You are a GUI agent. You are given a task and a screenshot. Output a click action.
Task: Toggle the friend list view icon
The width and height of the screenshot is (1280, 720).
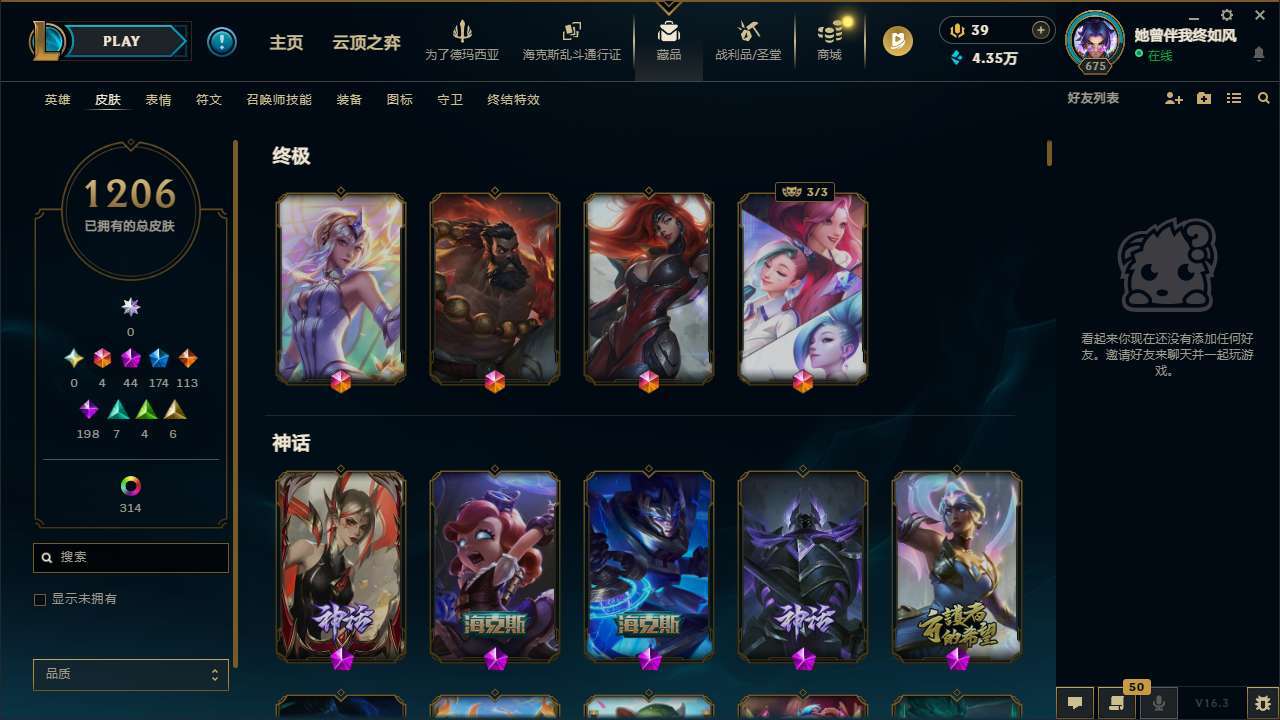click(x=1234, y=99)
